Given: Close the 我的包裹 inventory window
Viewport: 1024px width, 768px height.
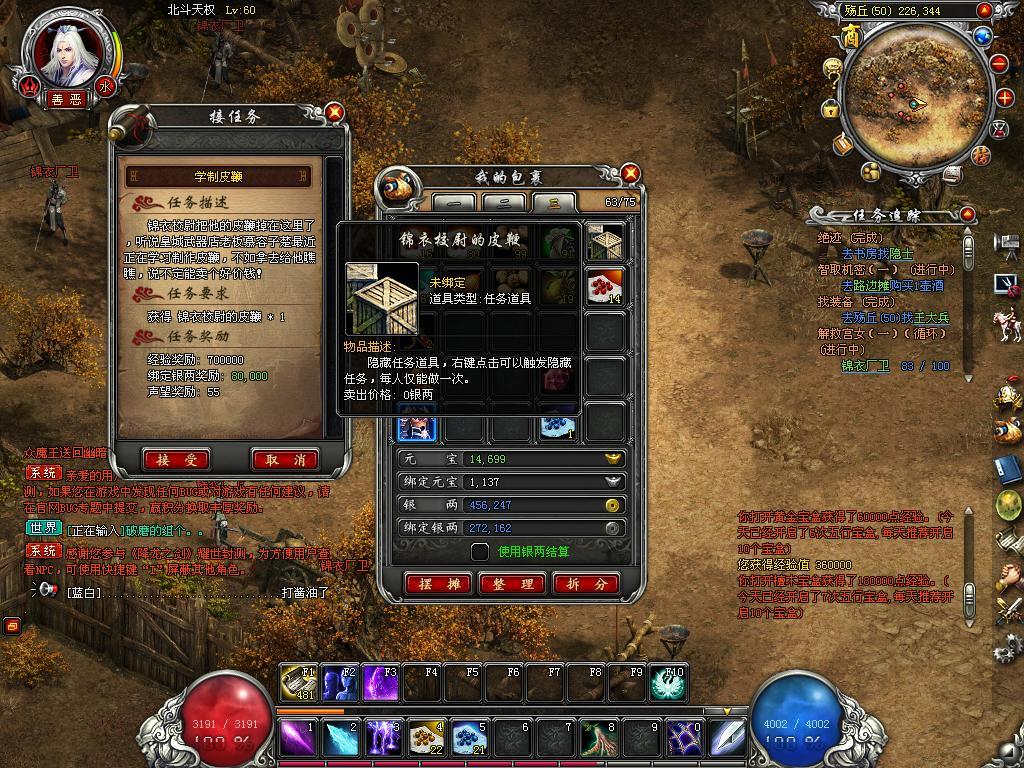Looking at the screenshot, I should point(630,174).
